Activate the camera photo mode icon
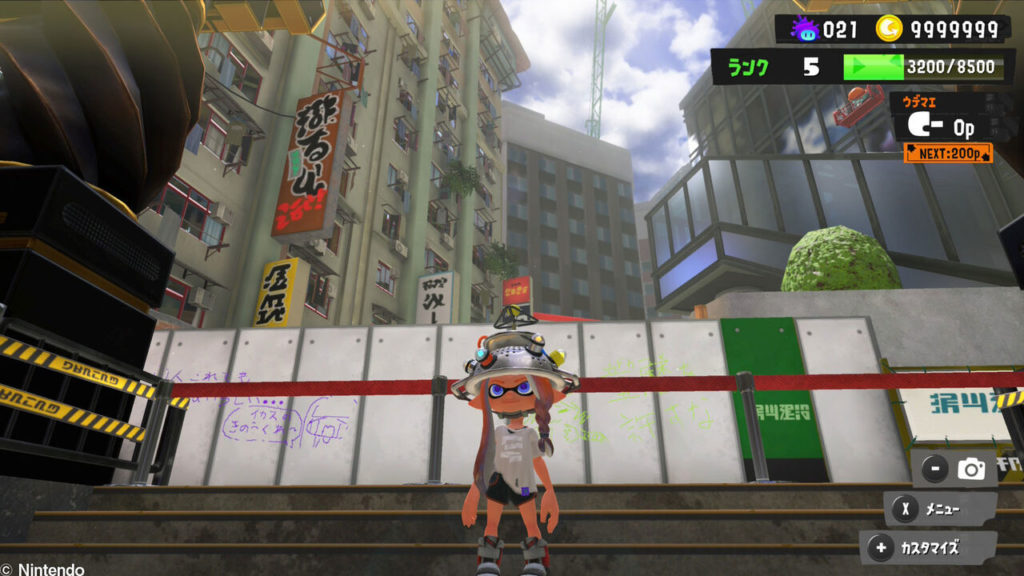 coord(970,467)
